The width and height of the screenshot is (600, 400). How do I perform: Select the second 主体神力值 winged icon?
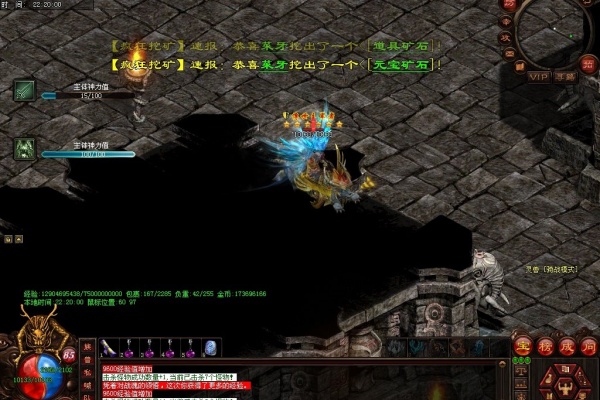(x=25, y=148)
